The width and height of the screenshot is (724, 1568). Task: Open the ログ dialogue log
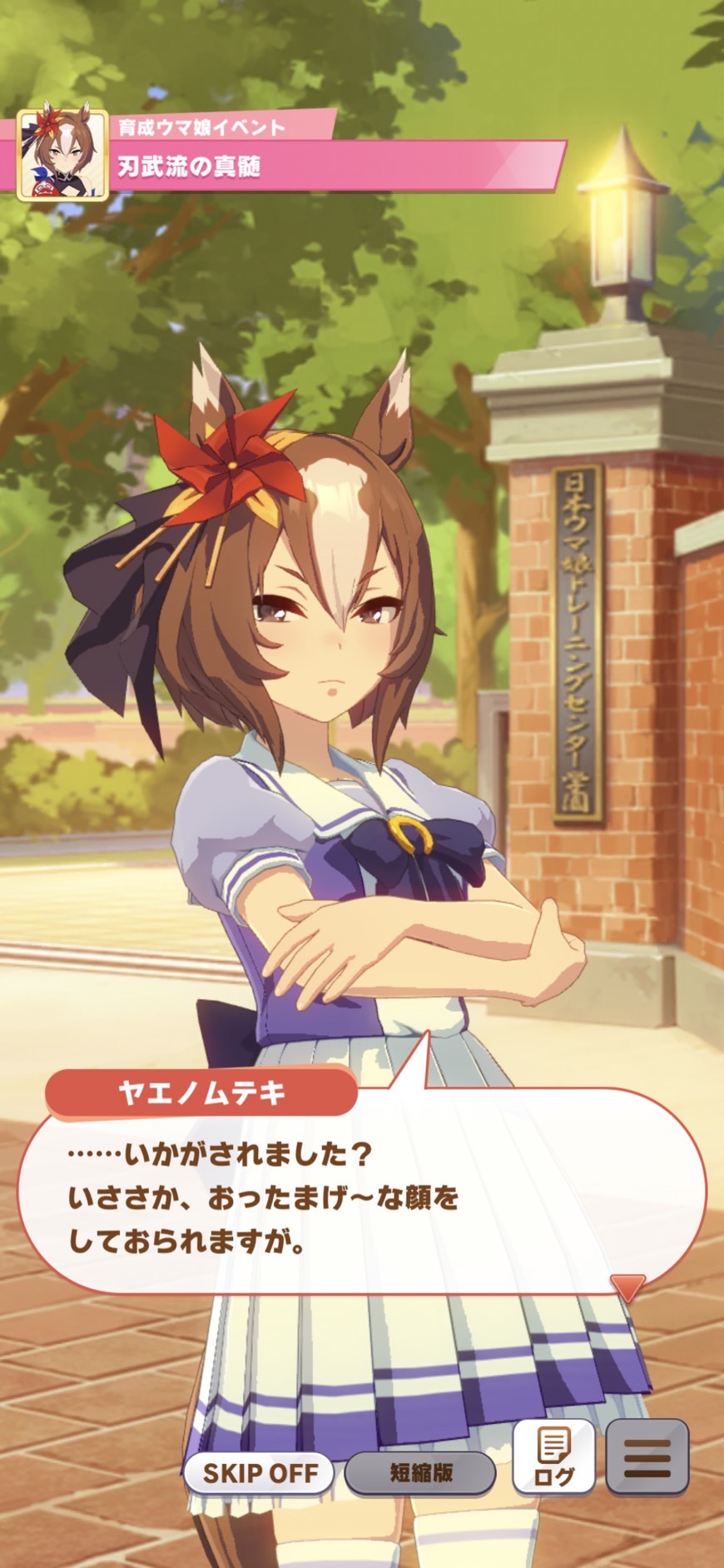[554, 1456]
